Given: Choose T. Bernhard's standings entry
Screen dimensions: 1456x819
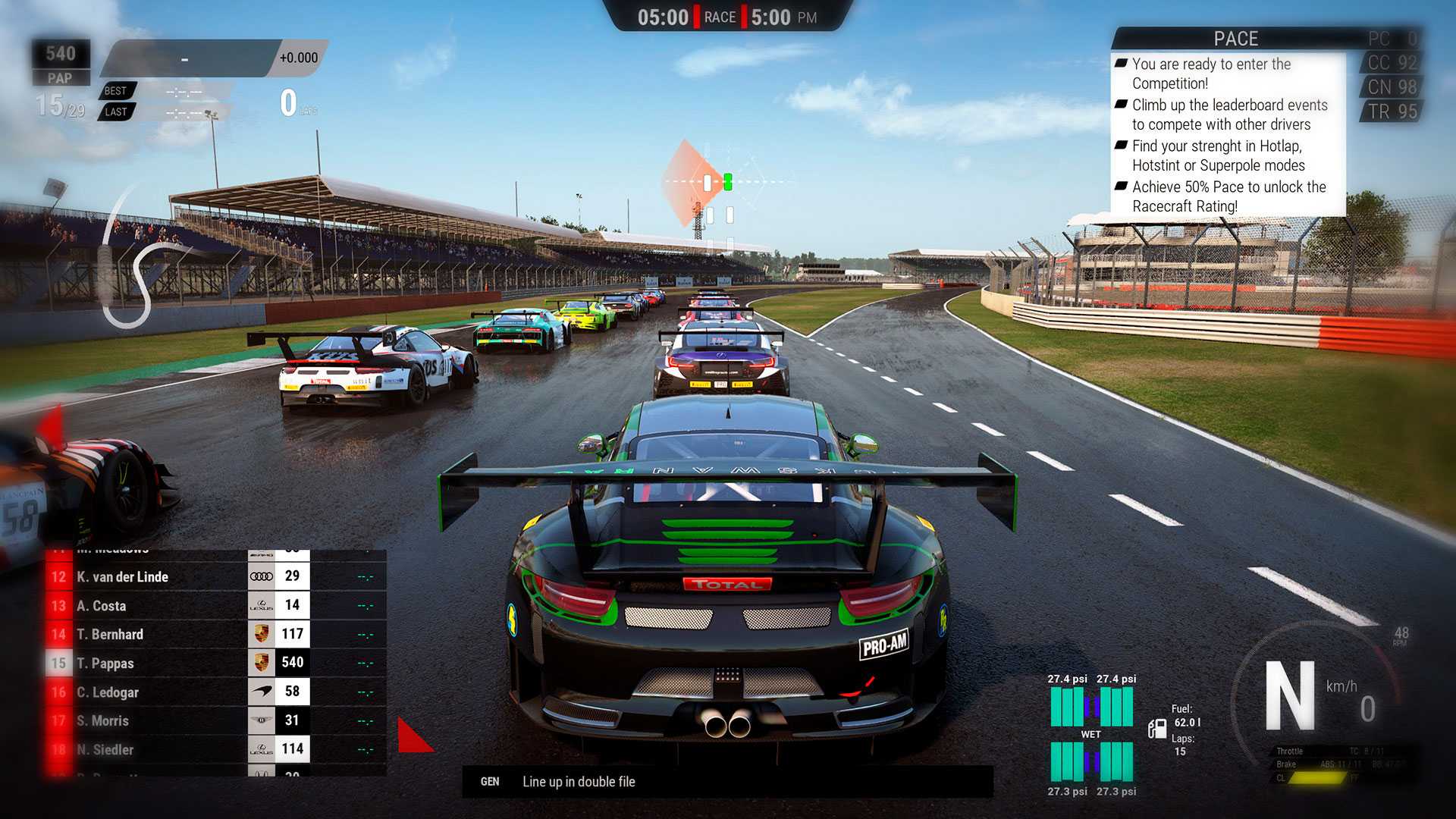Looking at the screenshot, I should point(216,634).
